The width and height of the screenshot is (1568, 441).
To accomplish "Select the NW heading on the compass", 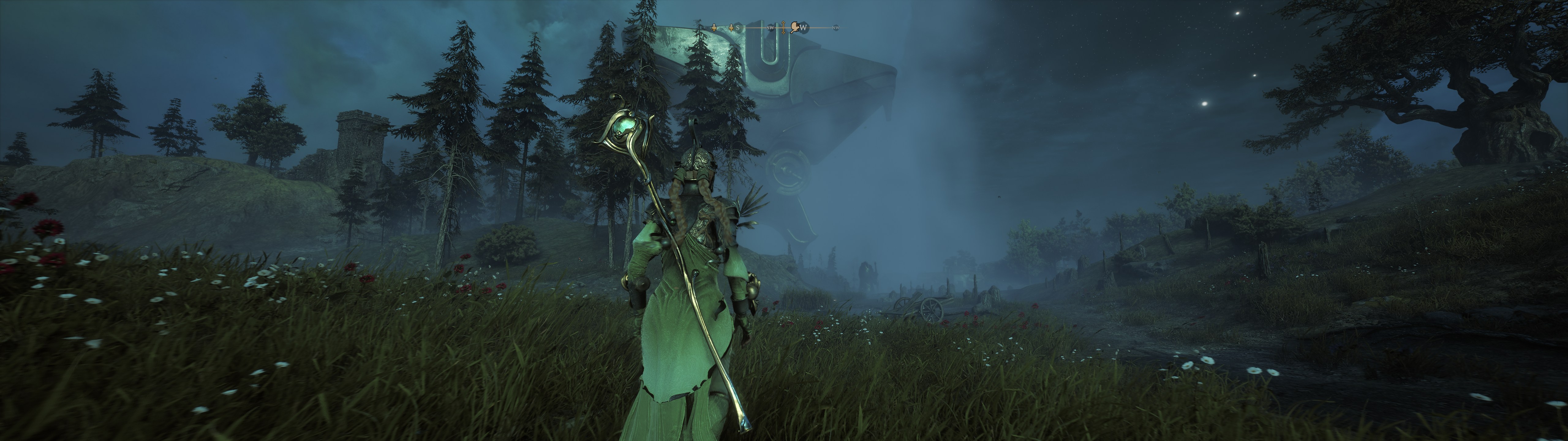I will 836,28.
